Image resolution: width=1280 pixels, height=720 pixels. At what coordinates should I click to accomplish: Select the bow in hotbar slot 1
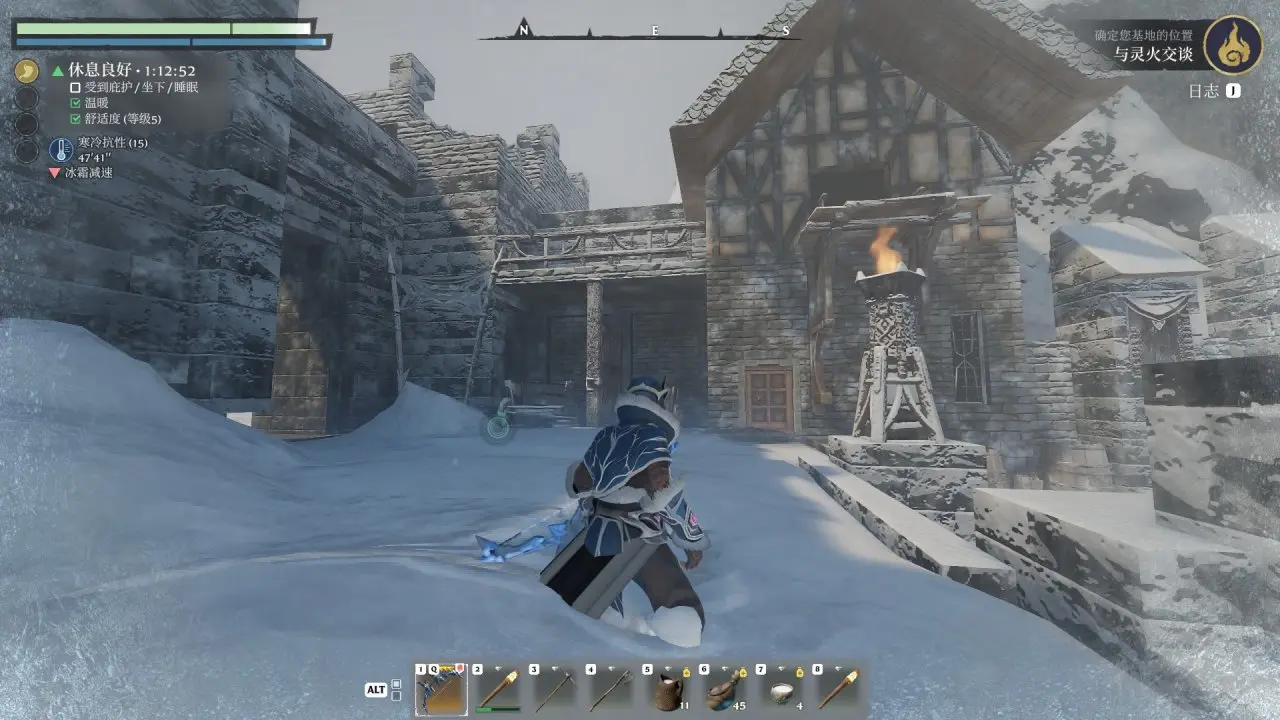[x=441, y=687]
